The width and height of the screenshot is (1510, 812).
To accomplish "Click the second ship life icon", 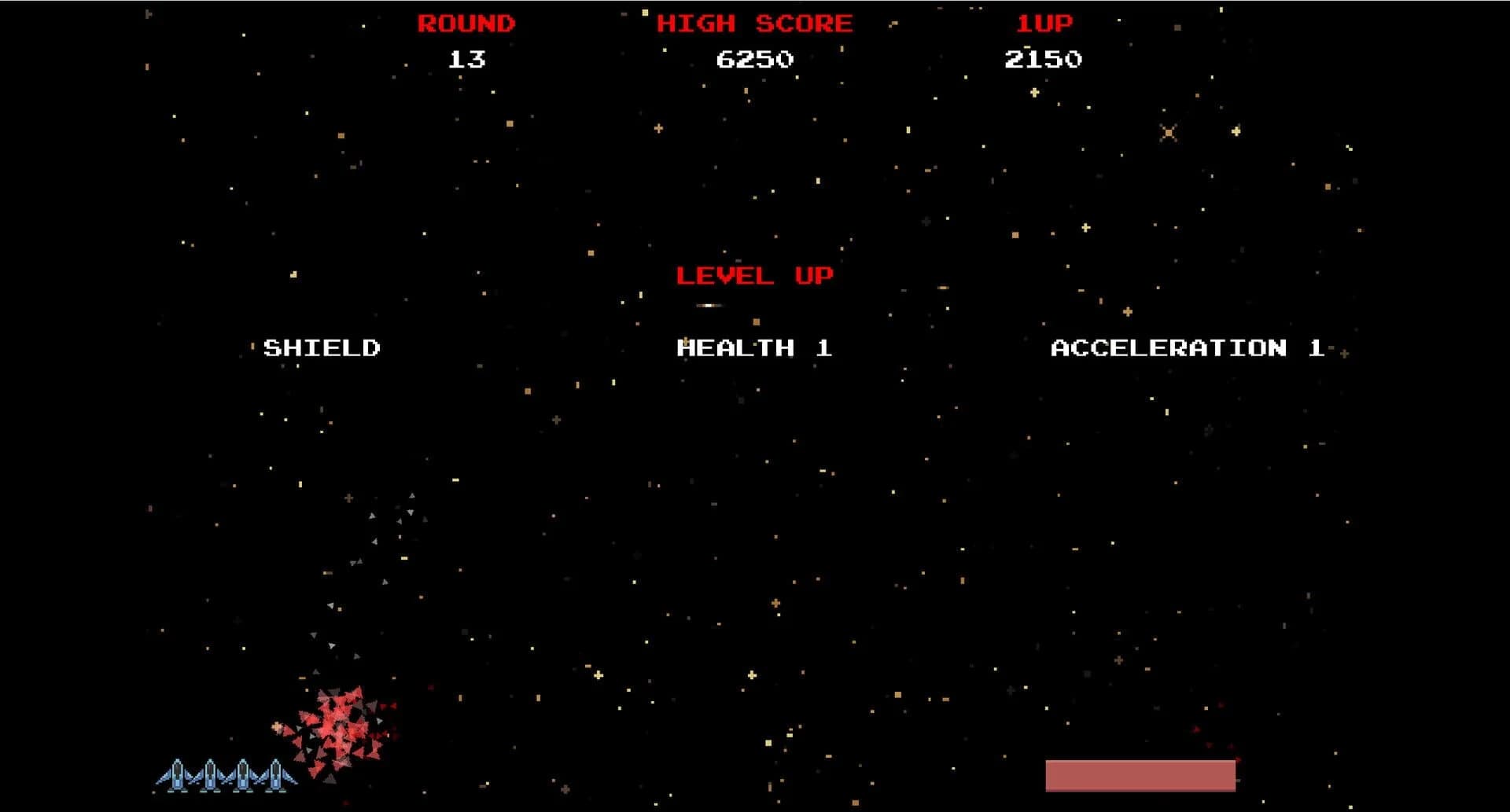I will pyautogui.click(x=210, y=775).
